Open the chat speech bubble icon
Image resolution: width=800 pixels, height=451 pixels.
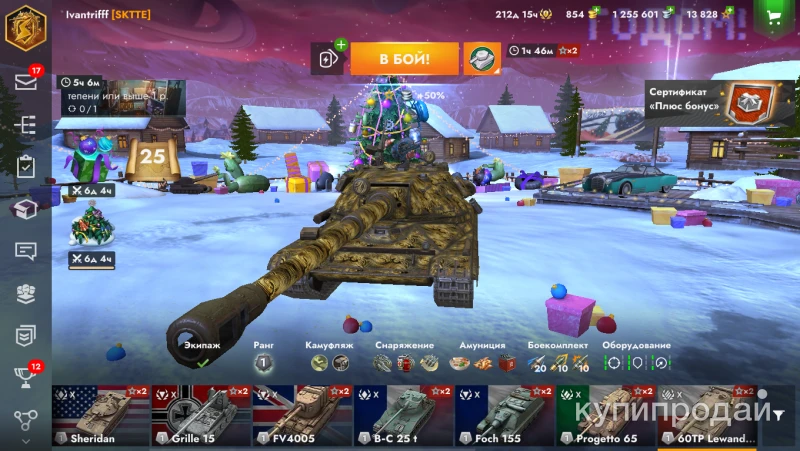click(x=25, y=251)
